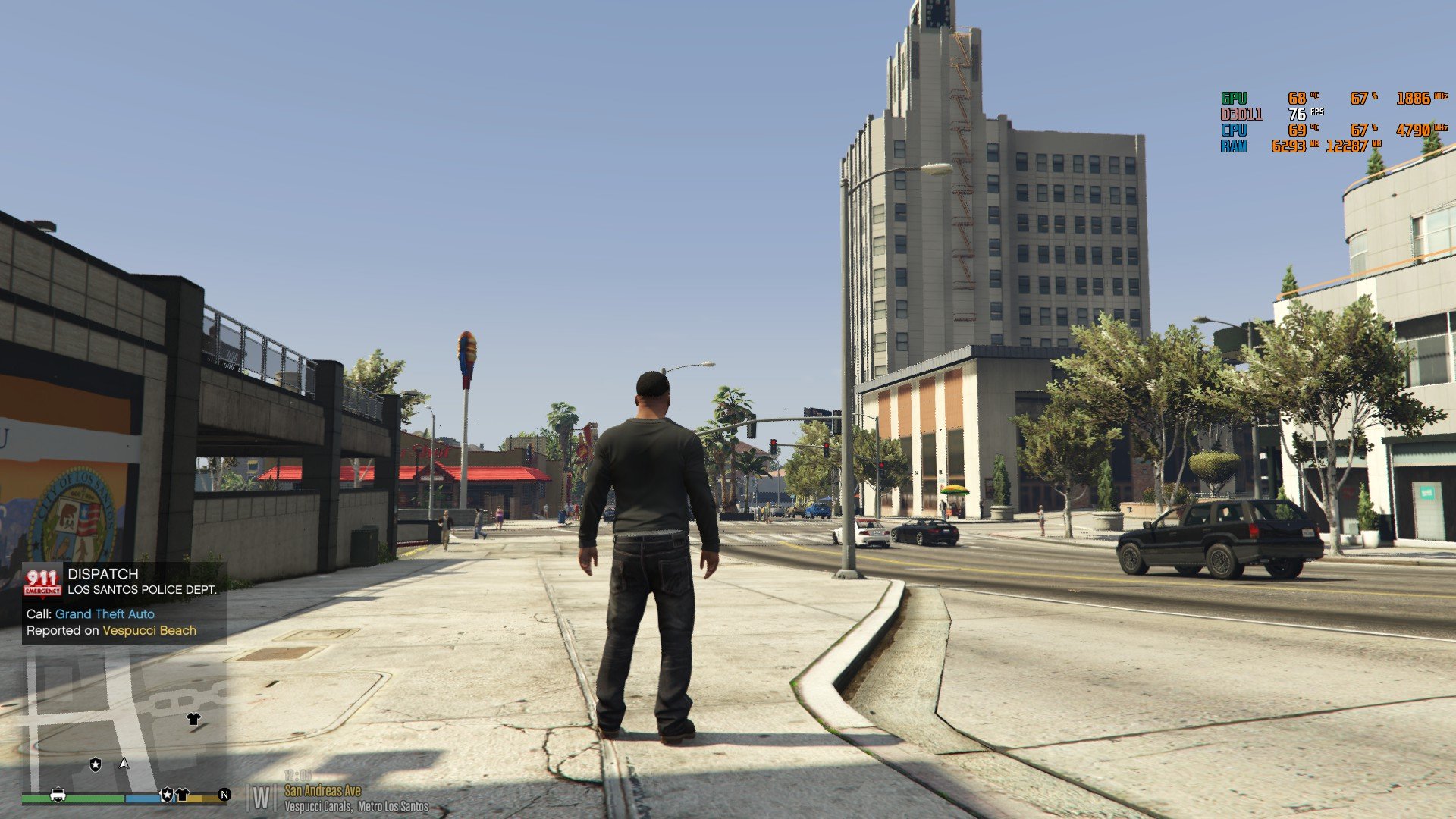This screenshot has width=1456, height=819.
Task: Click the north 'N' compass marker
Action: tap(224, 794)
